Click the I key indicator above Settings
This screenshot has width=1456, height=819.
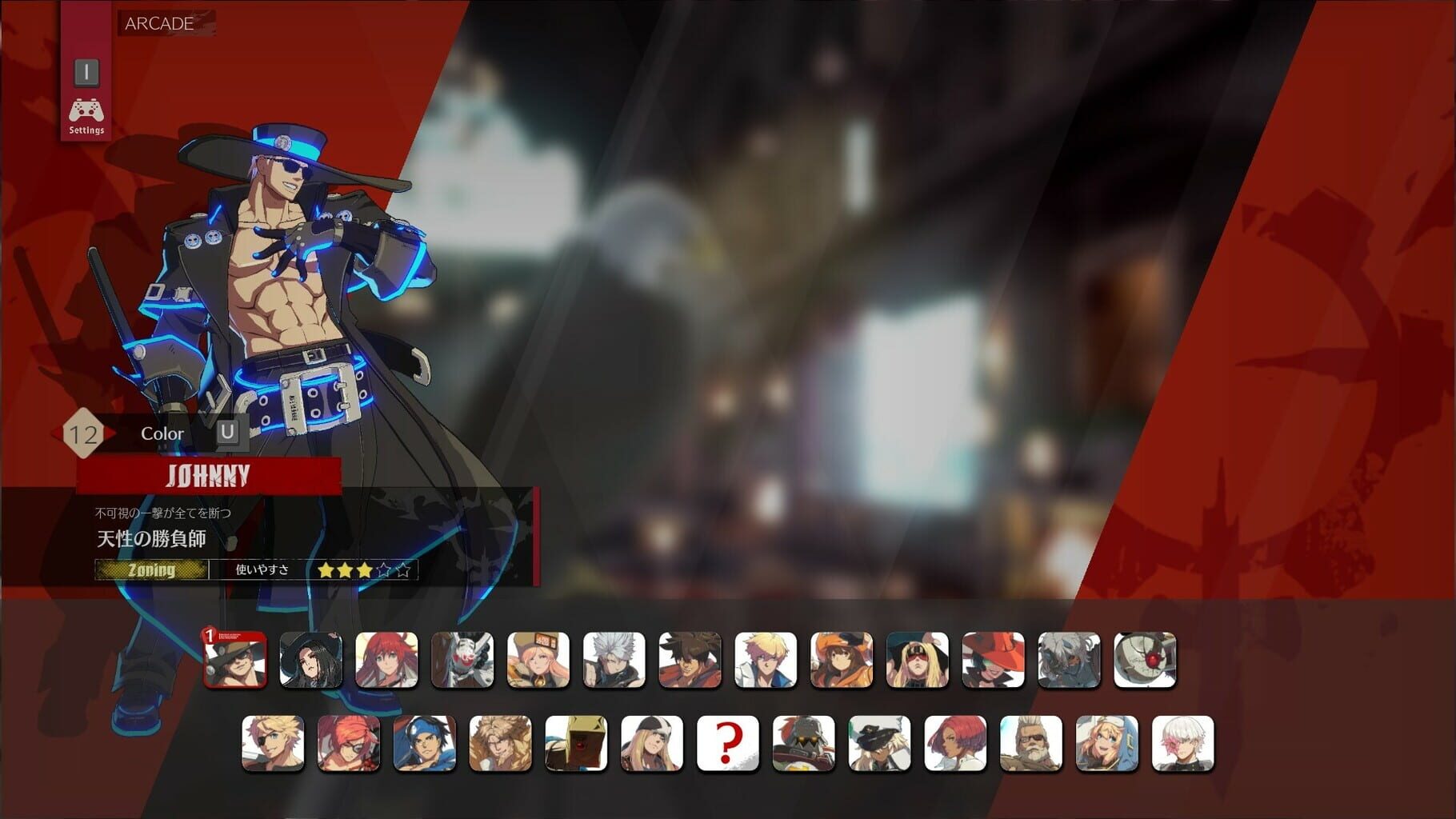[x=86, y=71]
